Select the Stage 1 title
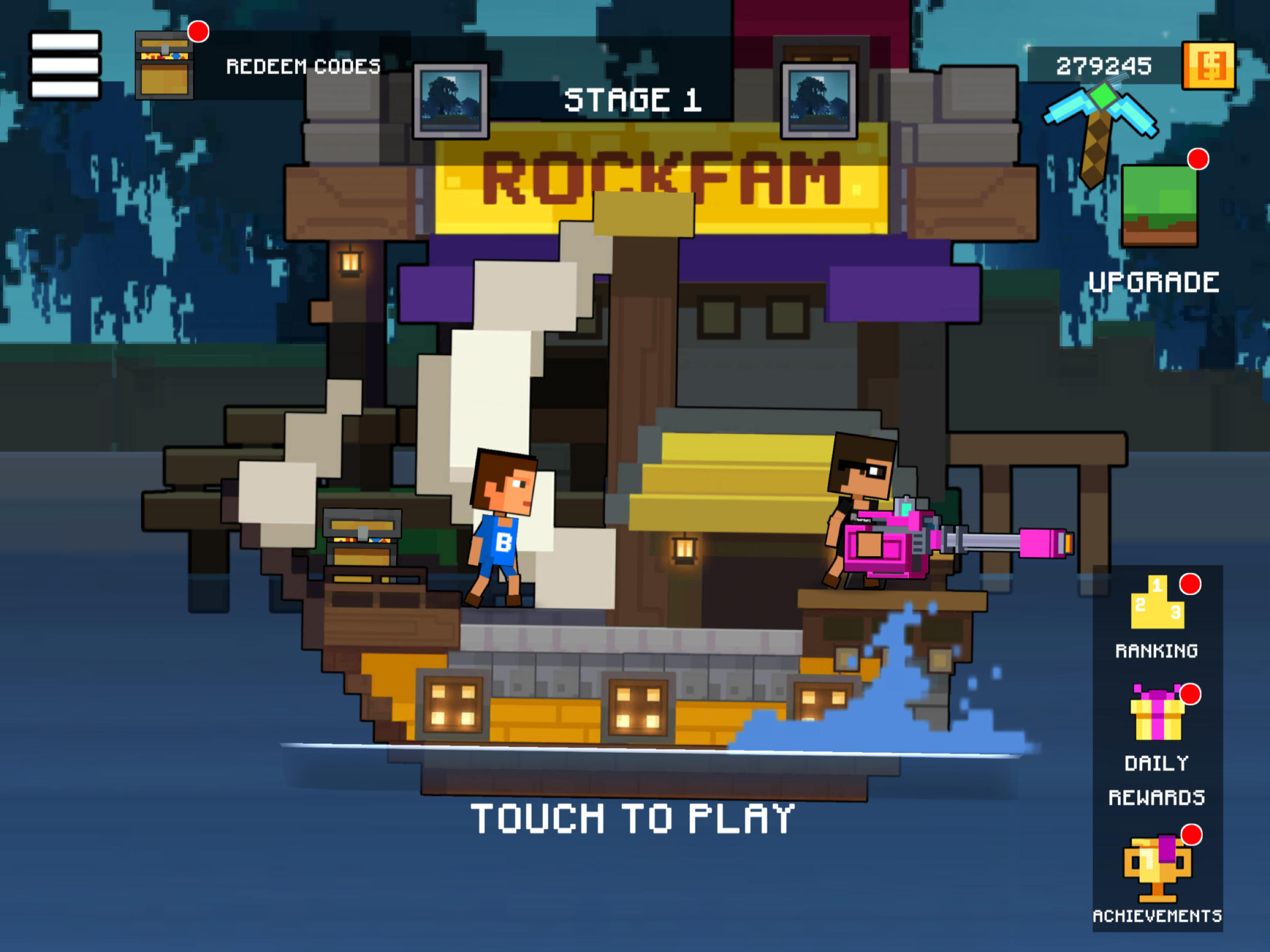 (x=634, y=100)
